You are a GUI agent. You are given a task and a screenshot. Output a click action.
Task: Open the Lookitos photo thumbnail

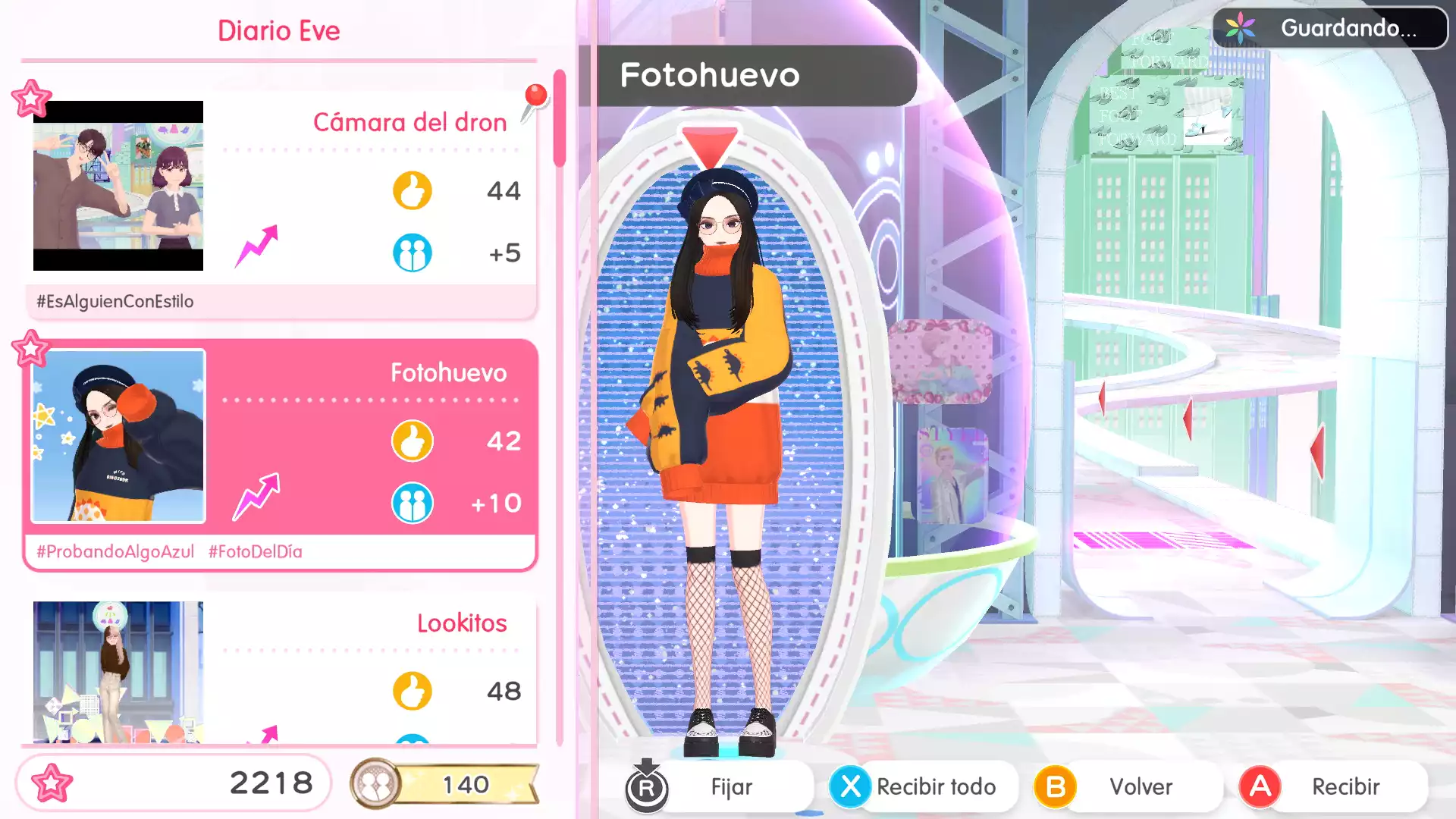click(x=118, y=671)
